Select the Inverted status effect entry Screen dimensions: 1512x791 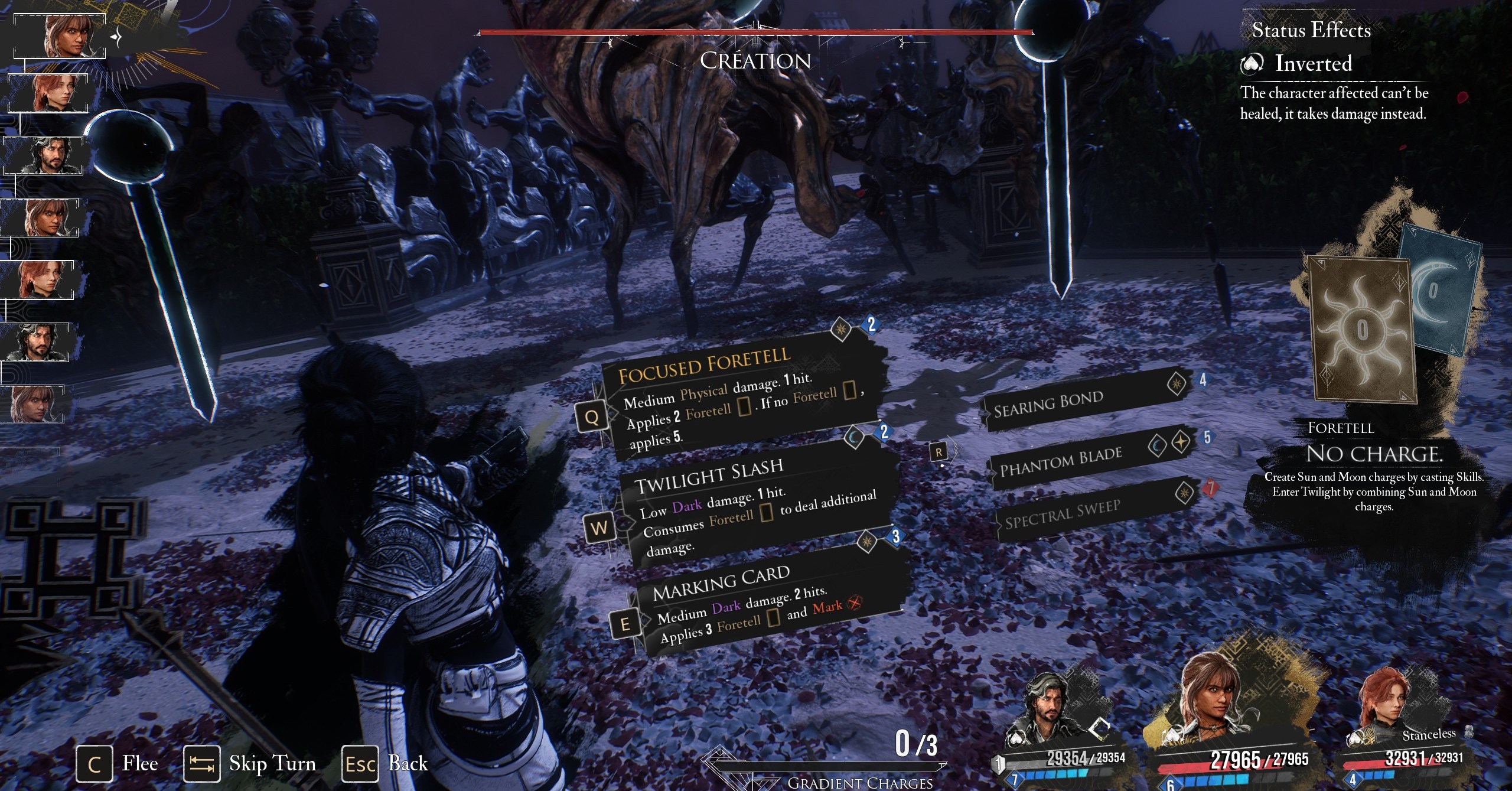tap(1312, 63)
